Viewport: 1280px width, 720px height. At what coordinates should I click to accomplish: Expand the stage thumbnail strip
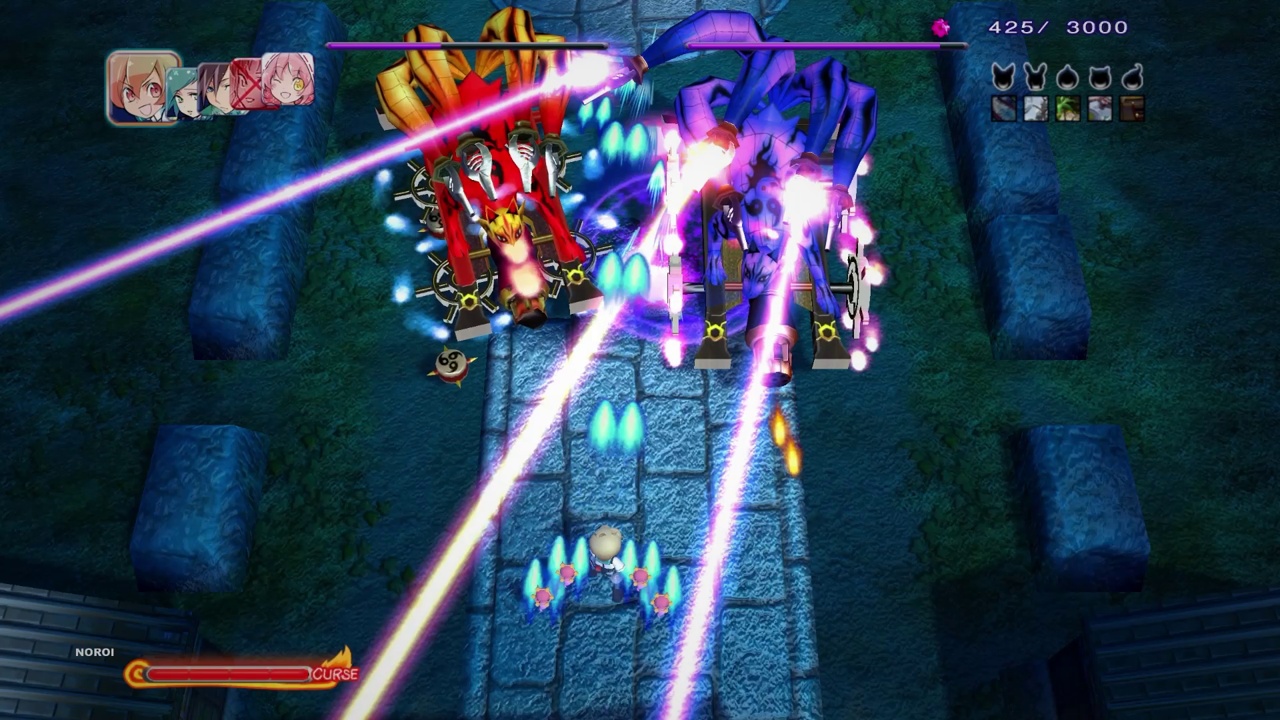coord(1067,109)
